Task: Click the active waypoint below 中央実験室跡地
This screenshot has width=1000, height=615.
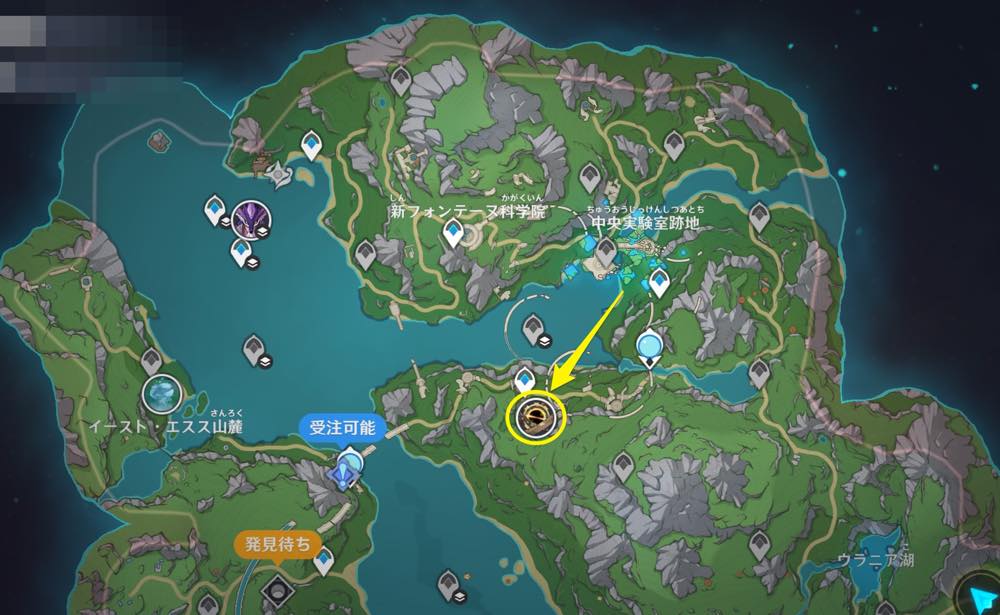Action: (658, 283)
